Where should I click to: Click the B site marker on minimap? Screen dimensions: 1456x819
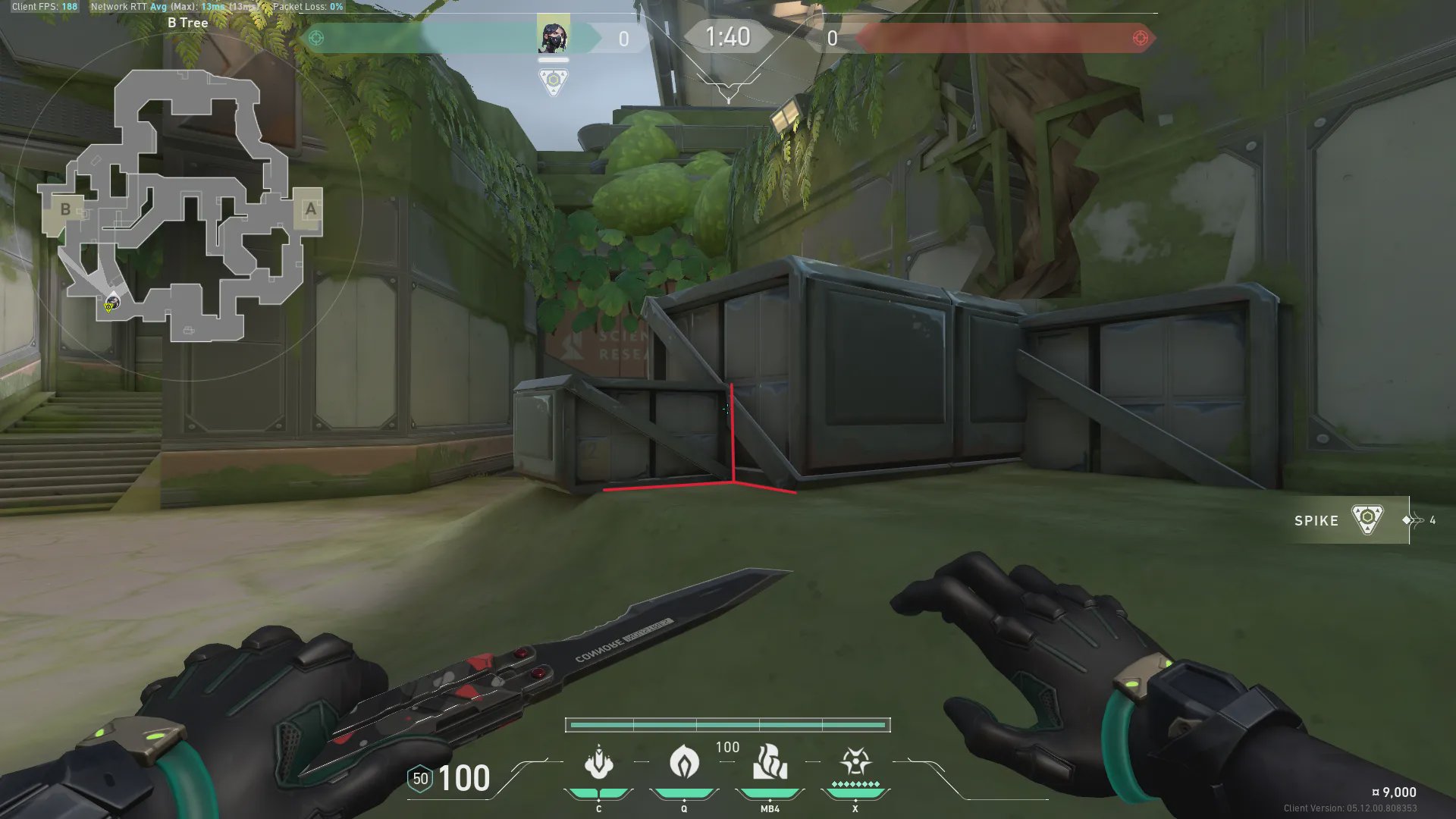(x=65, y=209)
